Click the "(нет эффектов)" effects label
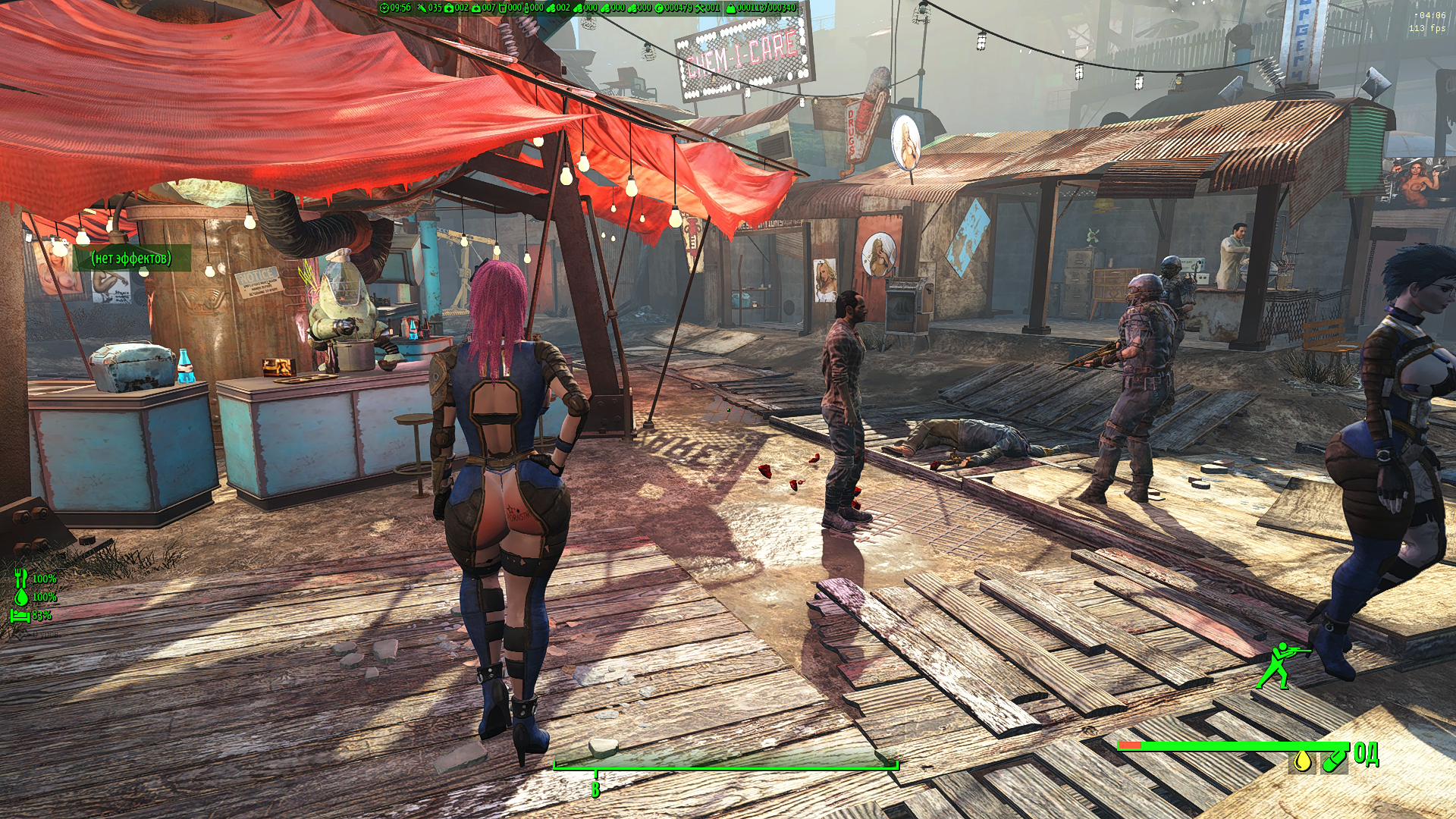The height and width of the screenshot is (819, 1456). [131, 259]
